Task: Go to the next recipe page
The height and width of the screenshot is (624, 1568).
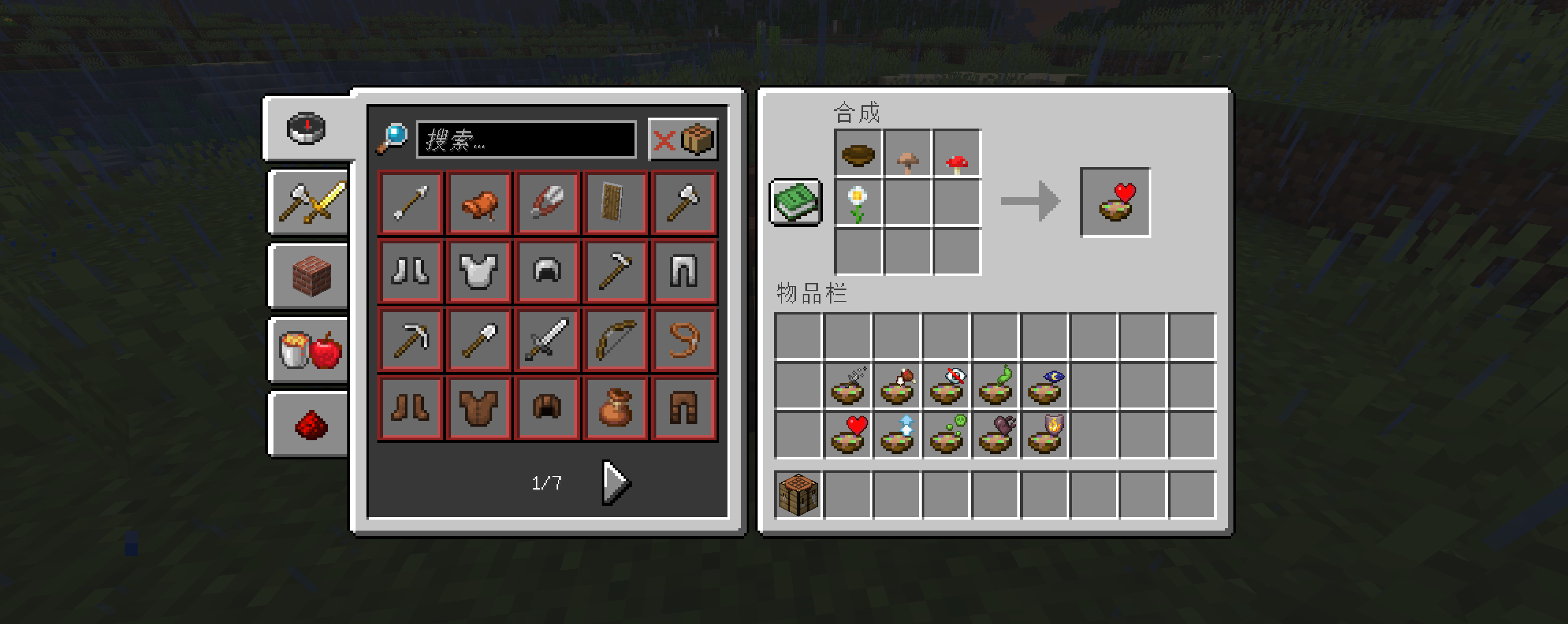Action: (x=615, y=482)
